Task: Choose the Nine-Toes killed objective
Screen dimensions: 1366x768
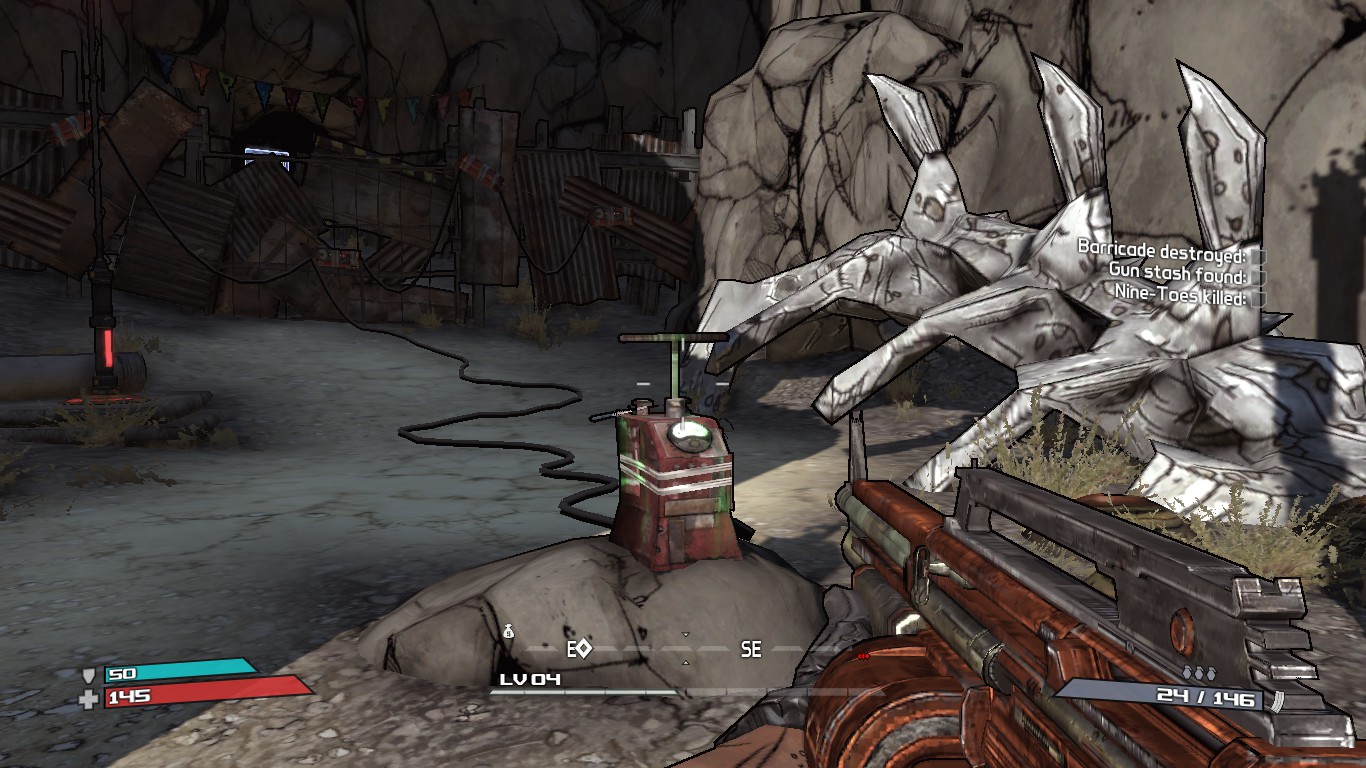Action: pos(1180,296)
